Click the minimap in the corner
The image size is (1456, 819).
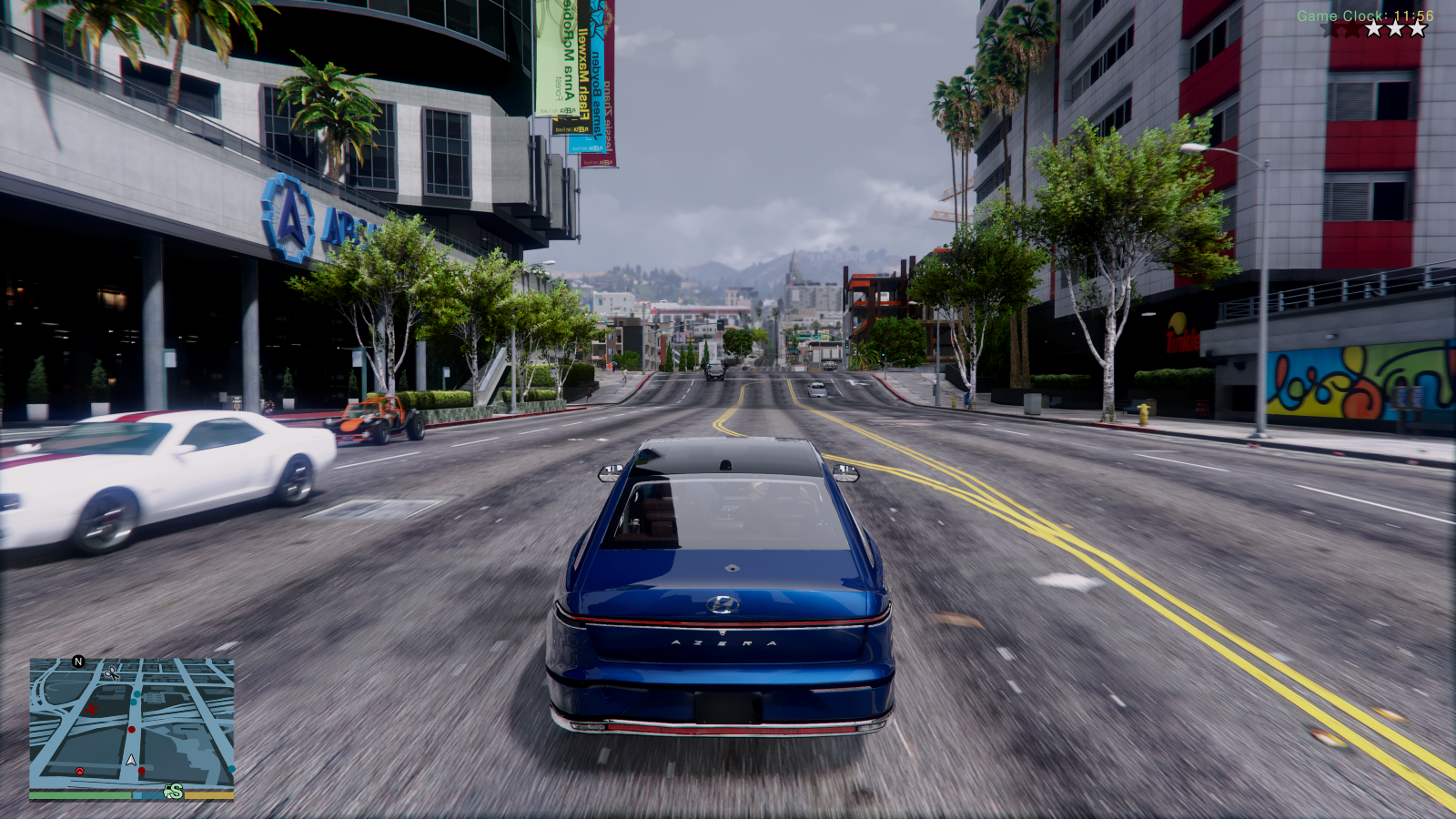coord(132,723)
